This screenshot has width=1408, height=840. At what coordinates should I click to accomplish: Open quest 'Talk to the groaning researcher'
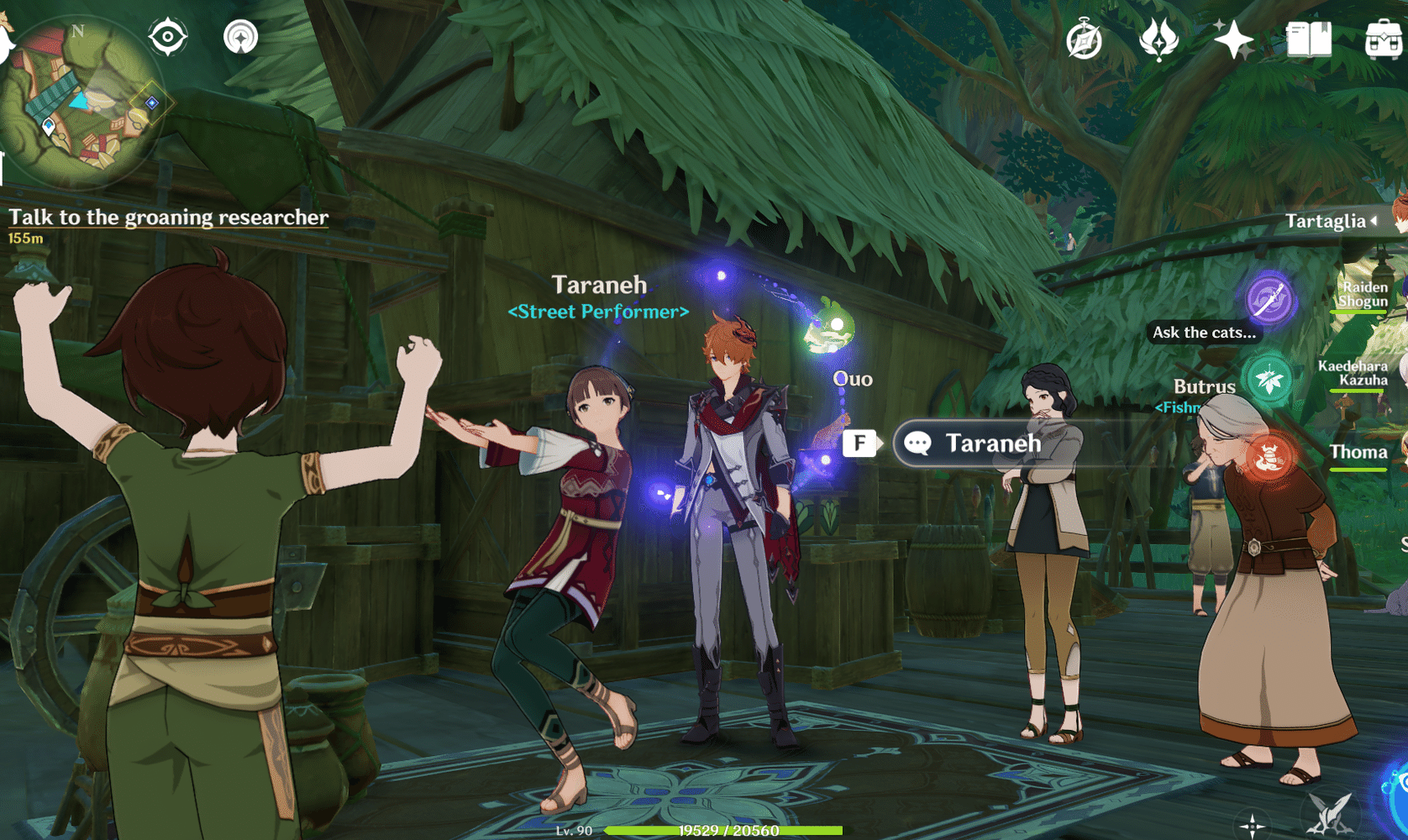[167, 217]
